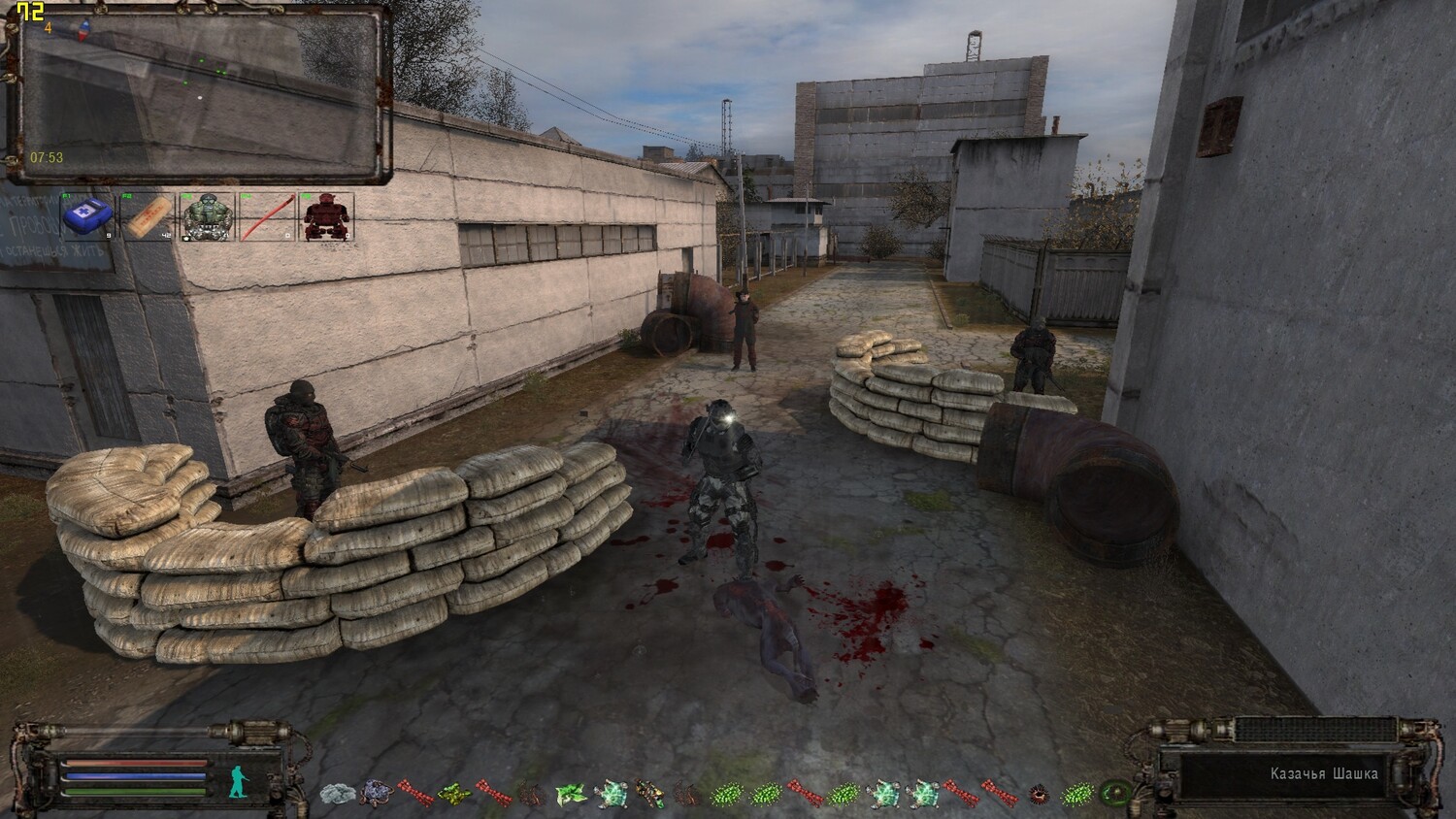Image resolution: width=1456 pixels, height=819 pixels.
Task: Choose the bright green leaf artifact
Action: pos(569,794)
